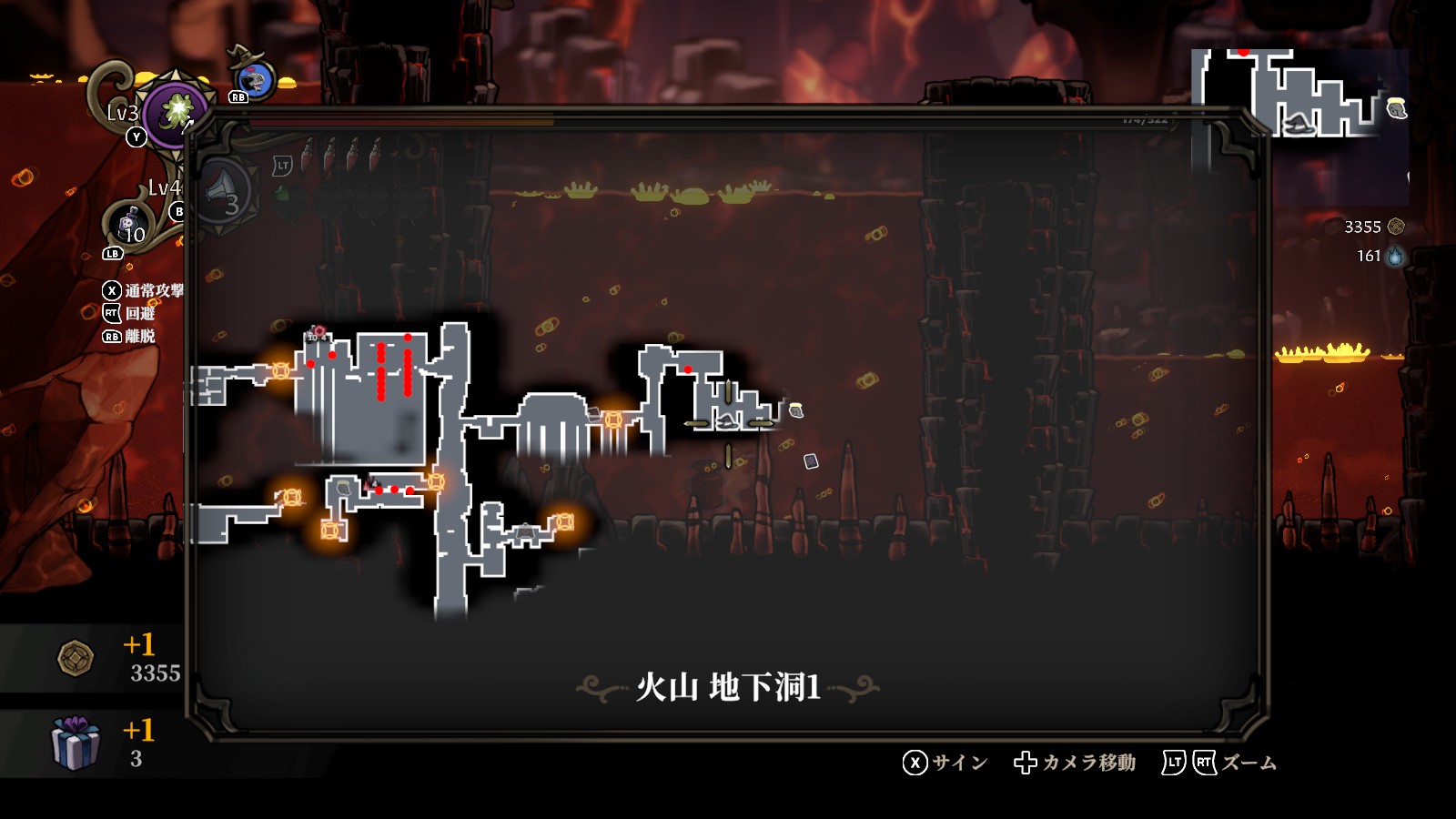Switch to the knight helmet character portrait
The width and height of the screenshot is (1456, 819).
coord(256,80)
